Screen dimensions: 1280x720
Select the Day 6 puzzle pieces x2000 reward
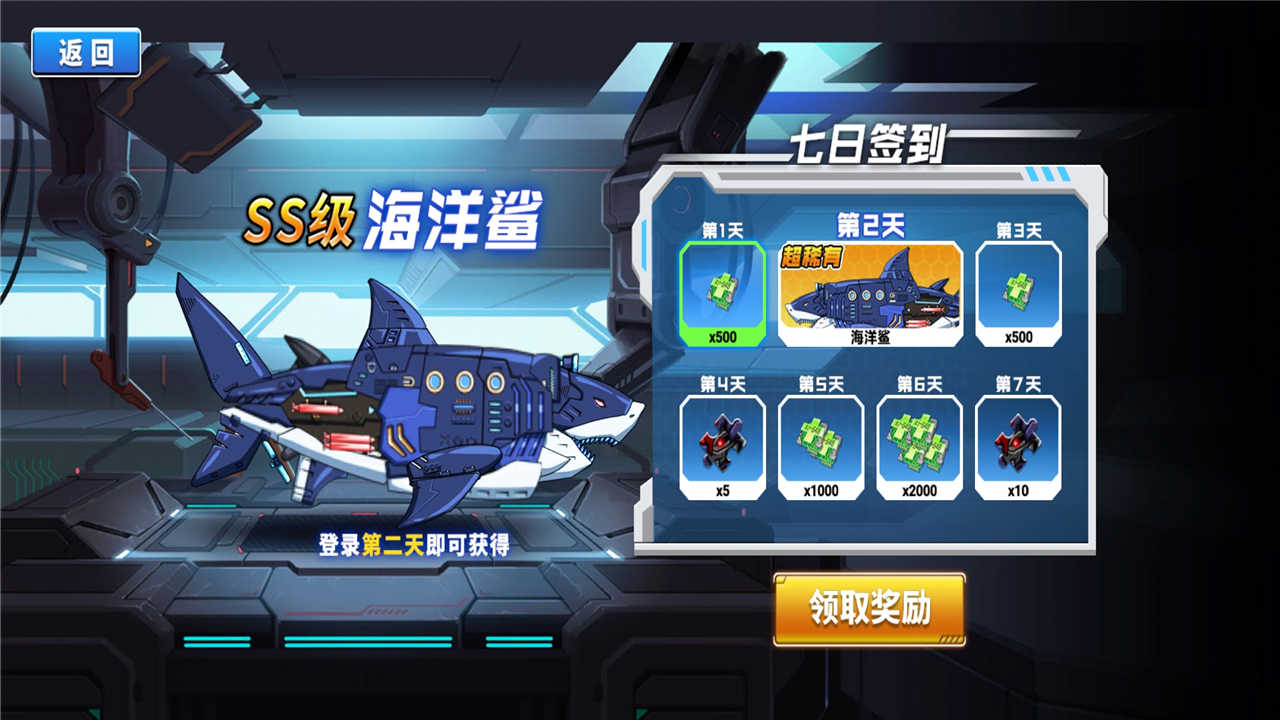(919, 443)
